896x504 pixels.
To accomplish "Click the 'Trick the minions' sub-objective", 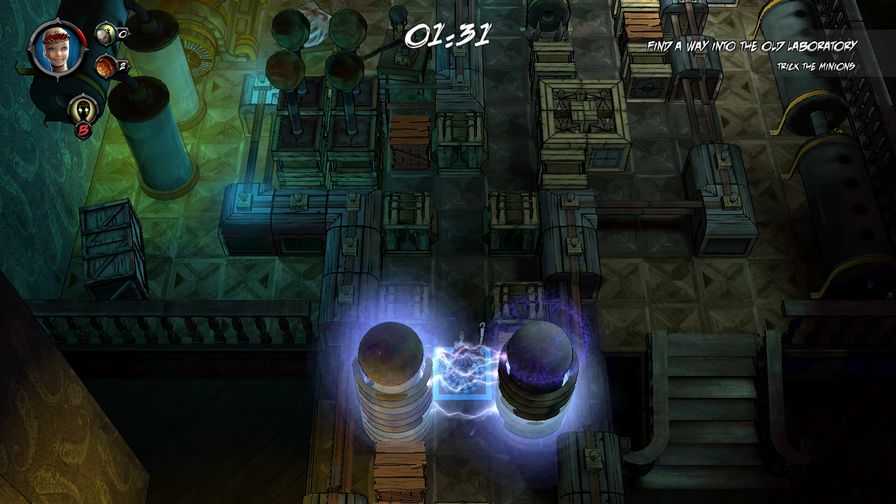I will (x=817, y=66).
